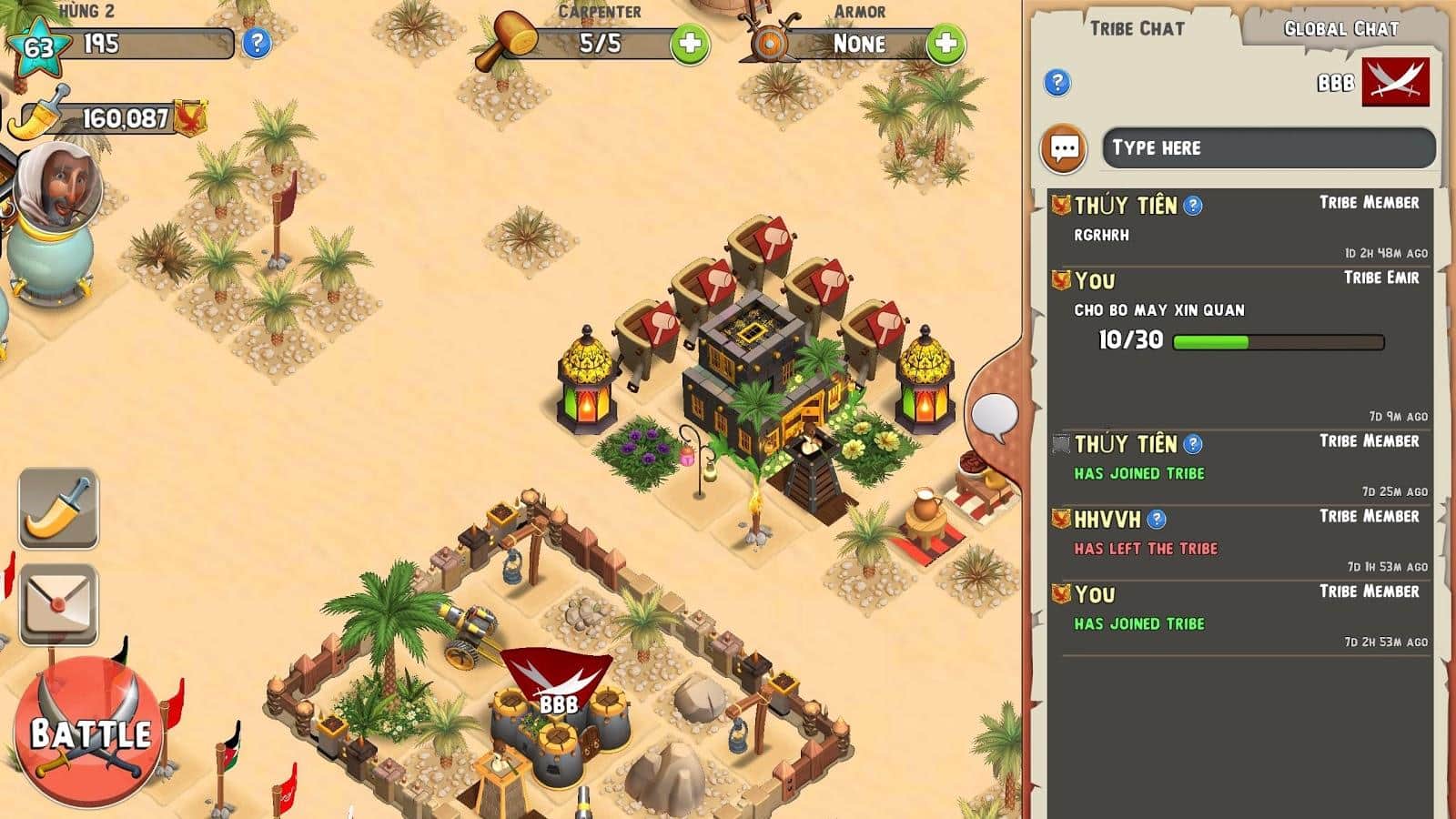Focus the Type Here chat field

tap(1268, 147)
